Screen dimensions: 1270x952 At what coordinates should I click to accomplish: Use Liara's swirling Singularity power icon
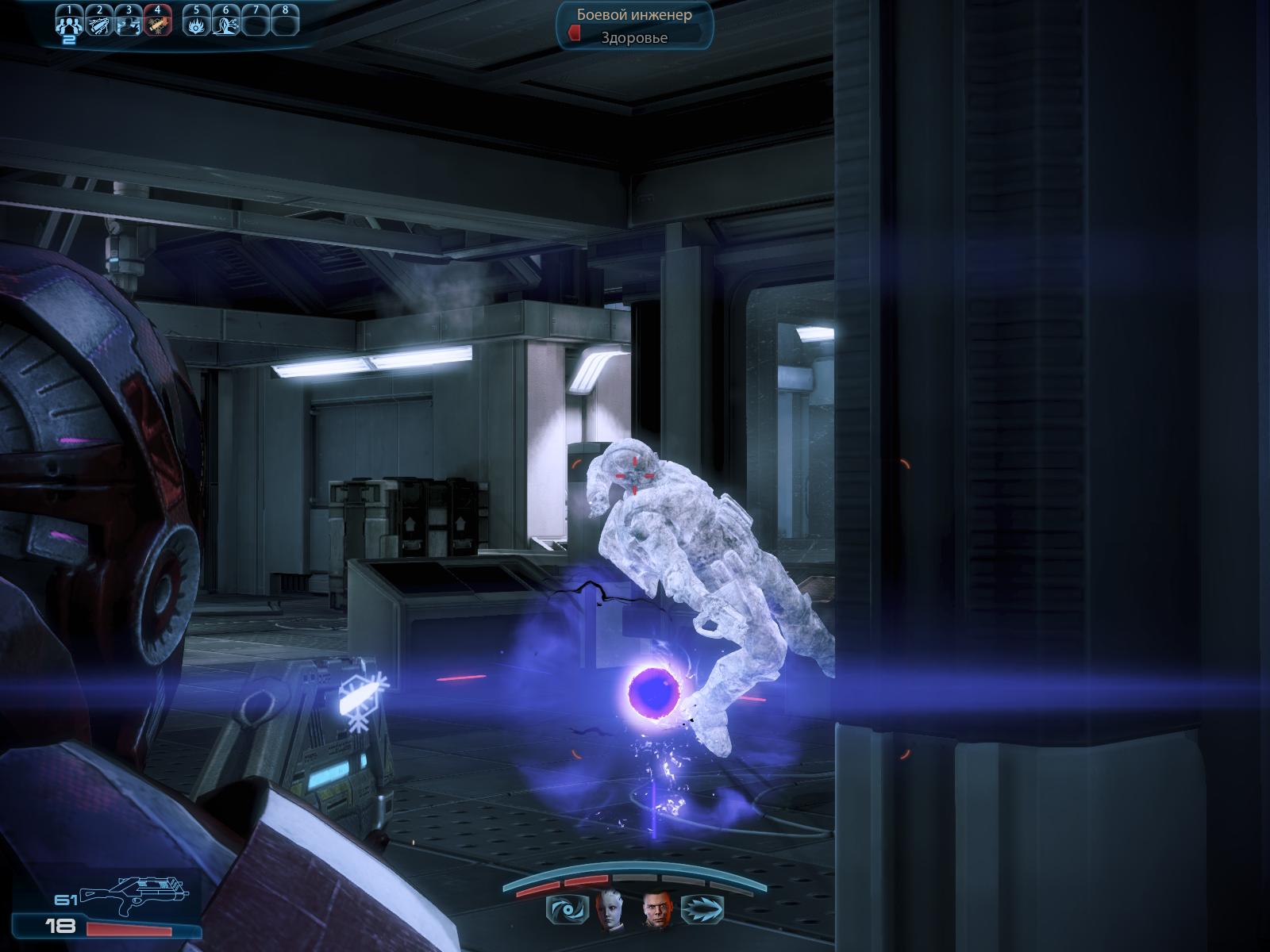566,911
